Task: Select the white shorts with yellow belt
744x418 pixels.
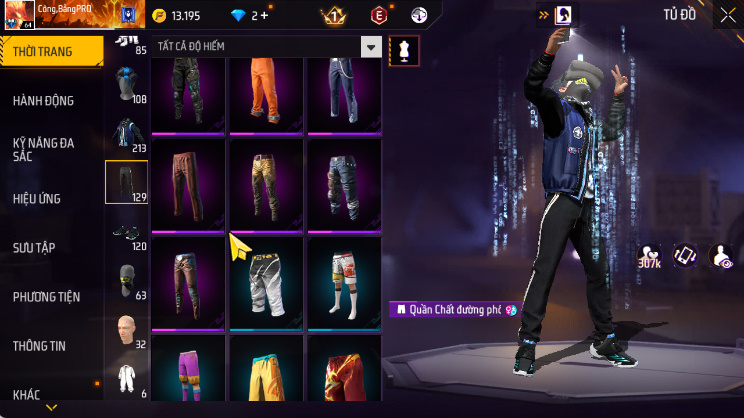Action: click(x=266, y=283)
